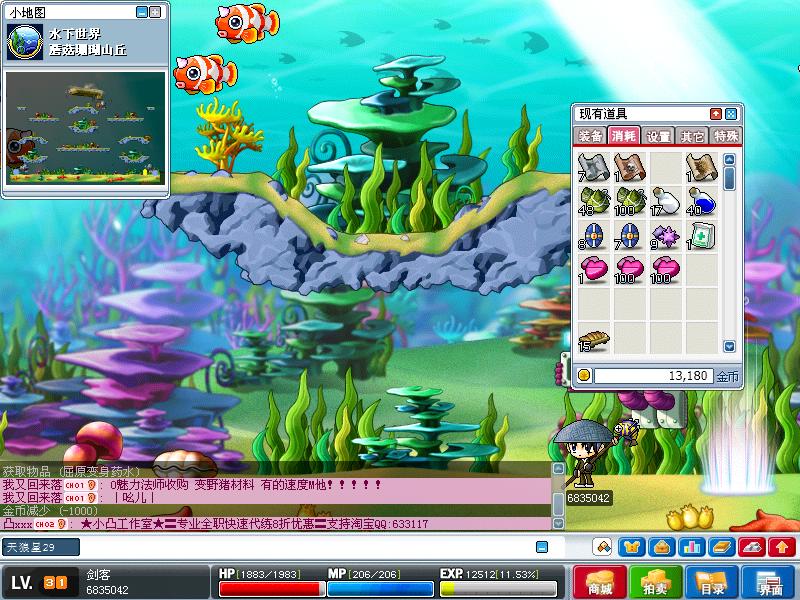Show the 特殊 special items tab
Viewport: 800px width, 600px height.
[x=725, y=136]
